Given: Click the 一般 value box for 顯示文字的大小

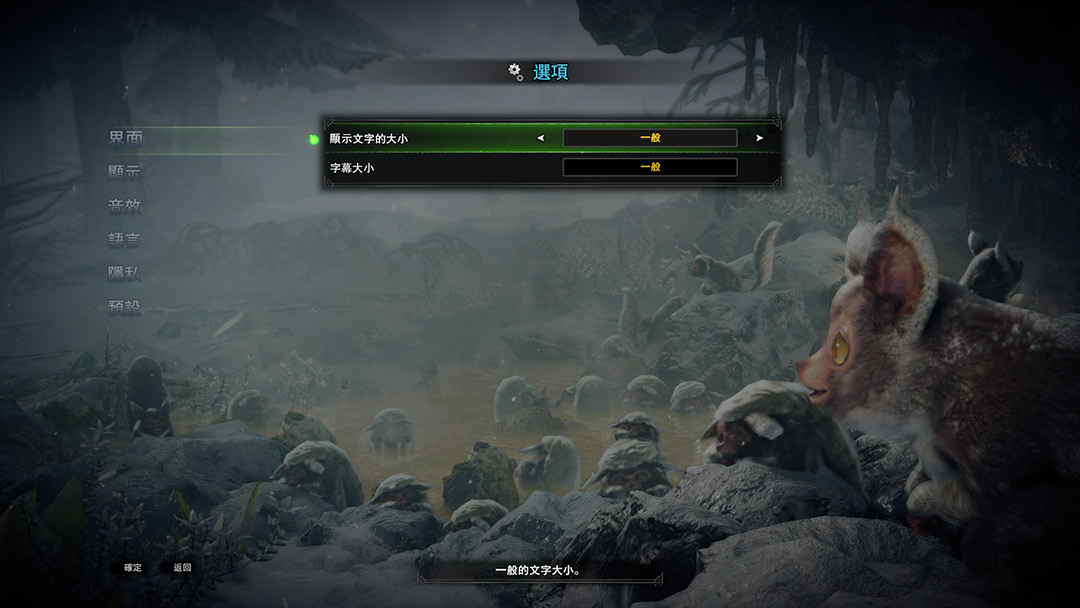Looking at the screenshot, I should click(x=650, y=138).
